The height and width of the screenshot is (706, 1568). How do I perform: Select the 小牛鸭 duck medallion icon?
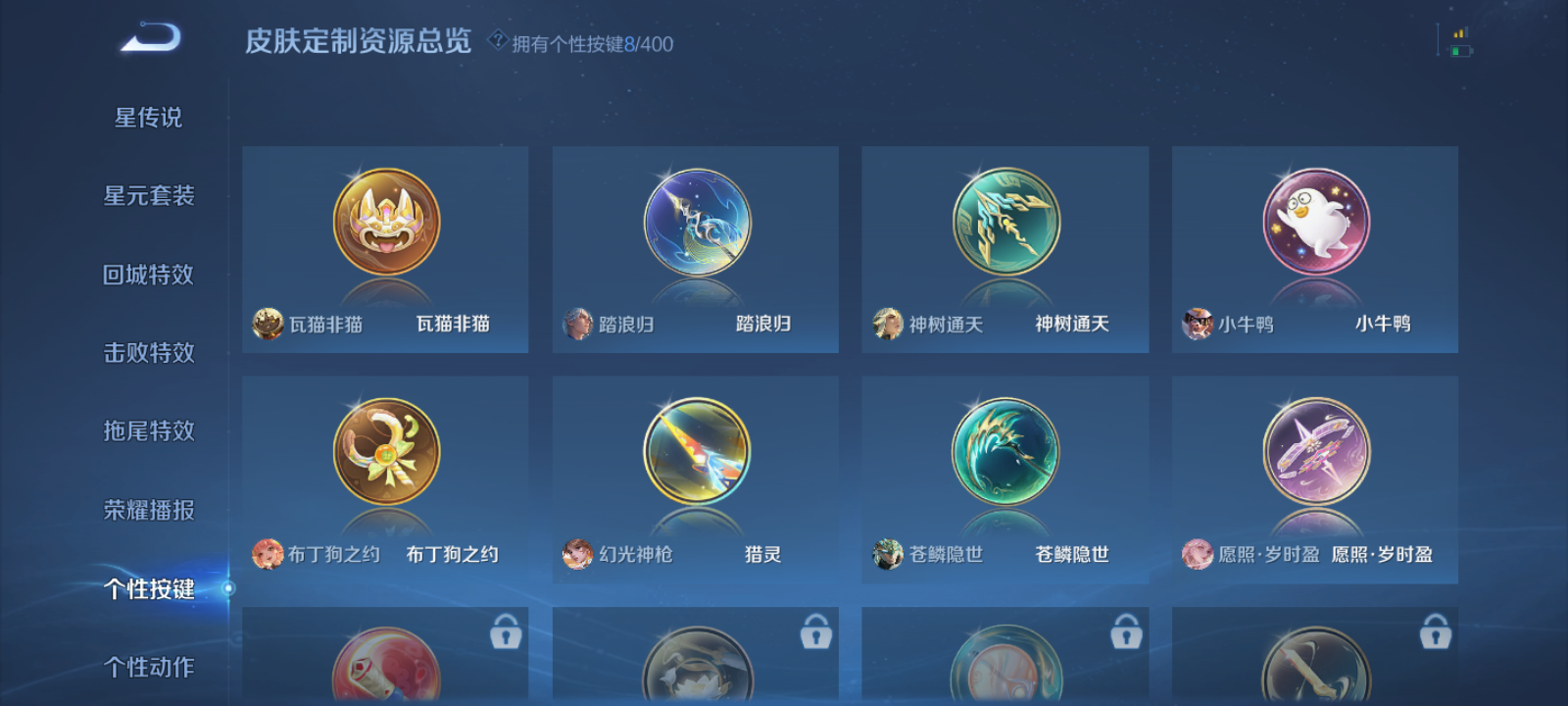point(1314,224)
